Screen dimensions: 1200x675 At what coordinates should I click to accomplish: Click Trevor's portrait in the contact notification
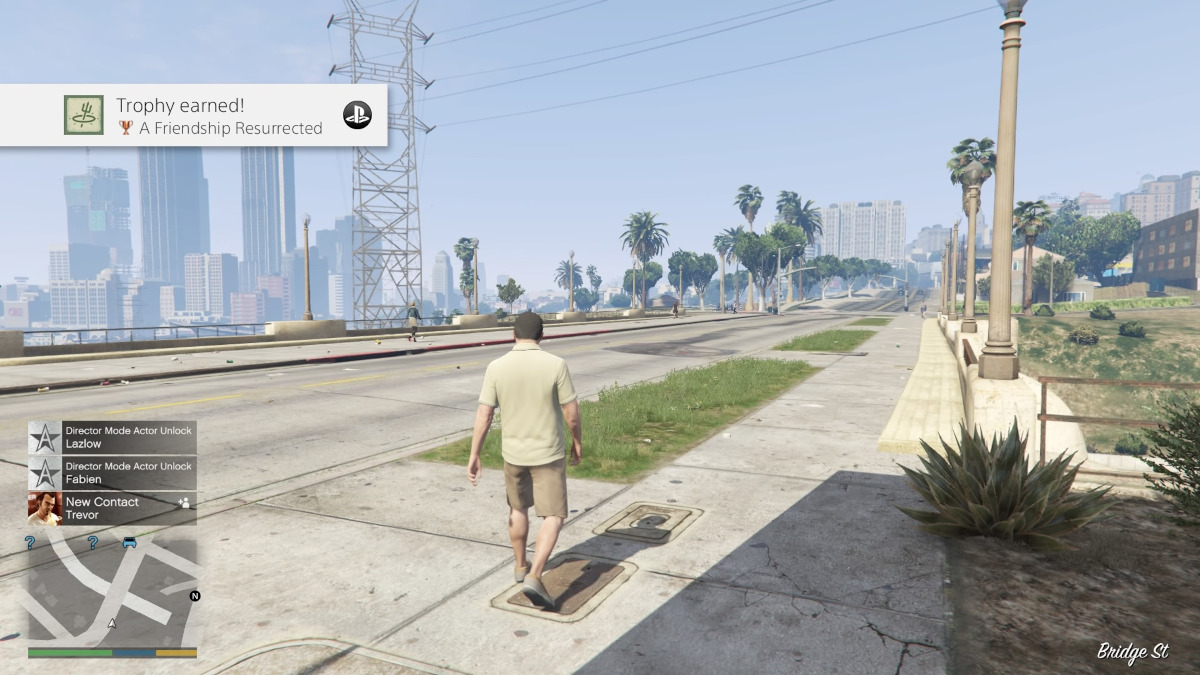click(45, 508)
